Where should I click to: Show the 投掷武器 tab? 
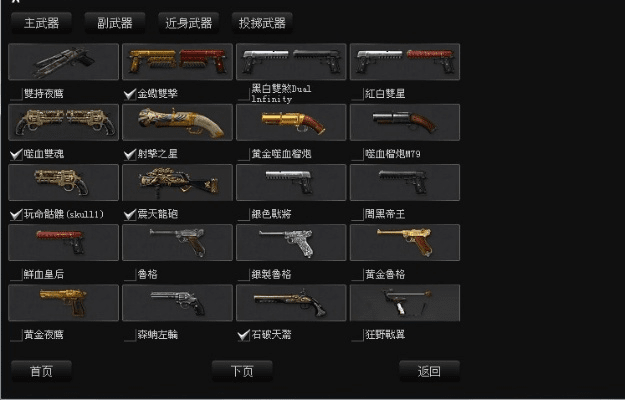click(263, 22)
